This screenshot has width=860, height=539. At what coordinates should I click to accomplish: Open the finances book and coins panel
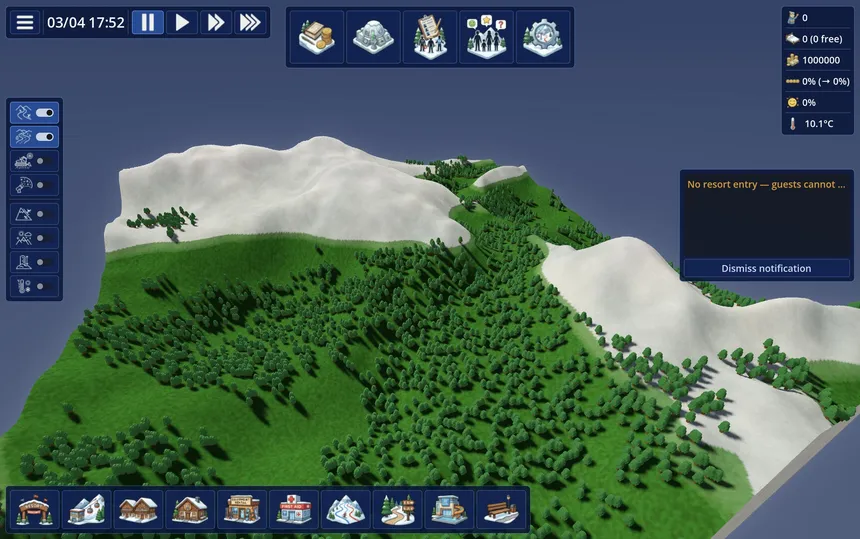(318, 37)
